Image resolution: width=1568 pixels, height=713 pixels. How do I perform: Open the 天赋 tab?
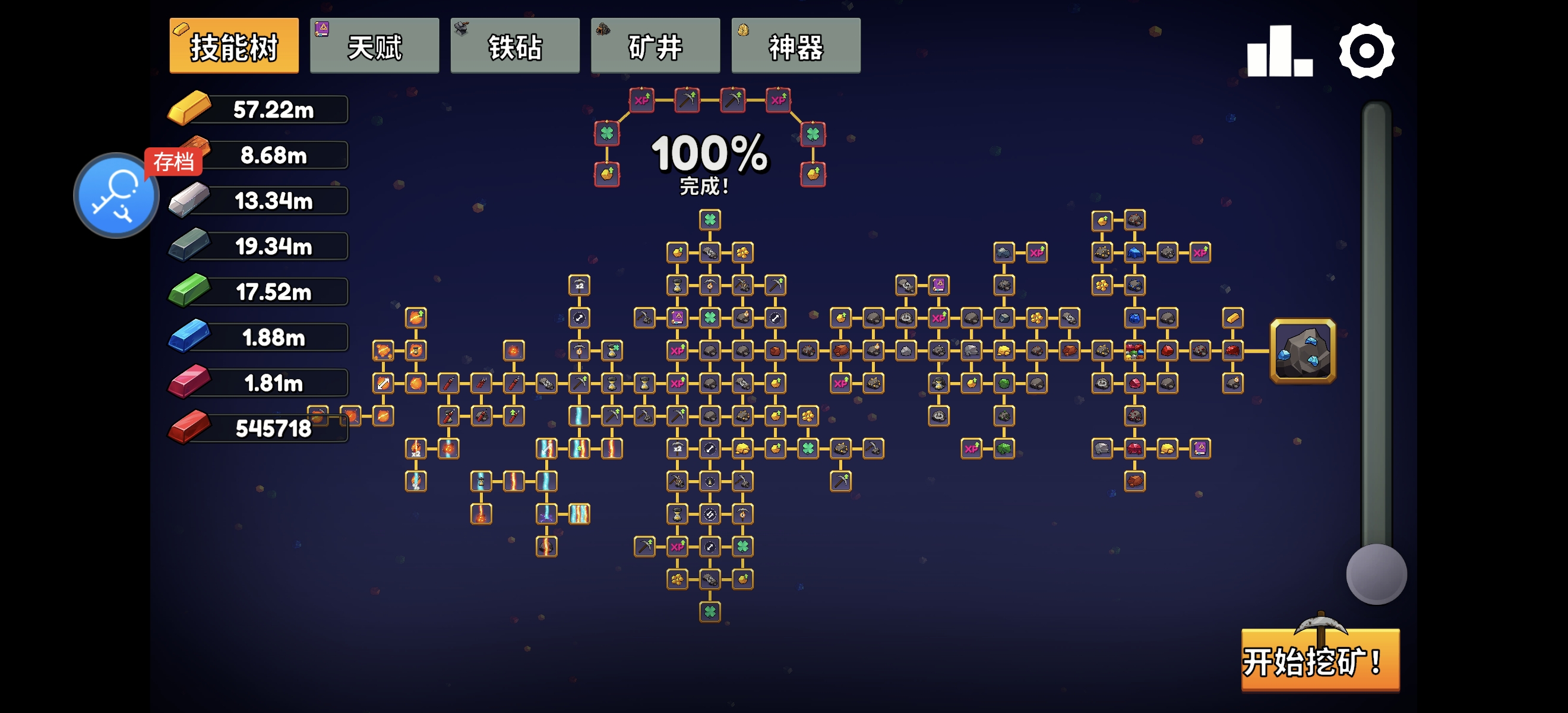374,46
